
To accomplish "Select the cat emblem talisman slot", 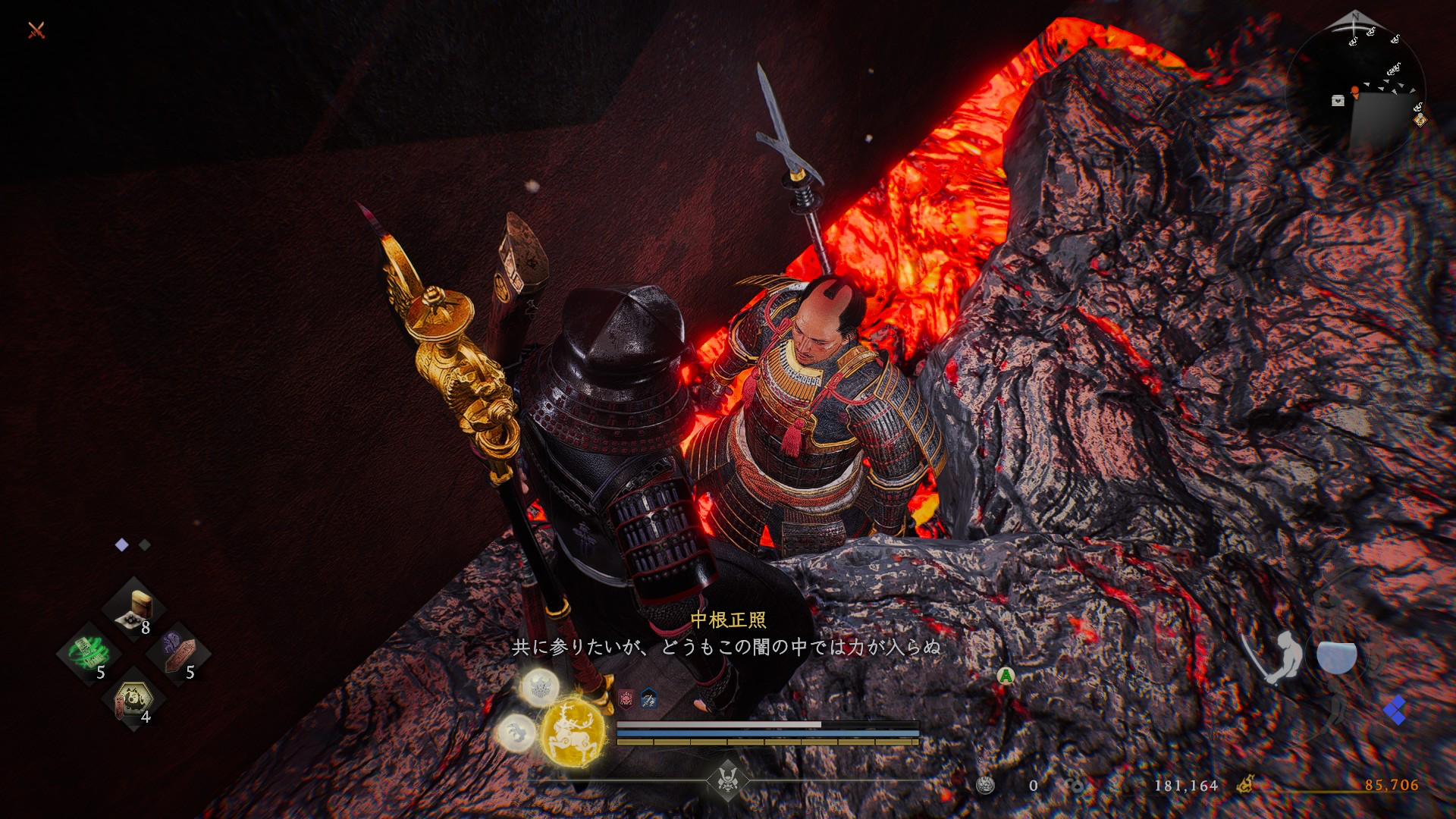I will [x=134, y=699].
